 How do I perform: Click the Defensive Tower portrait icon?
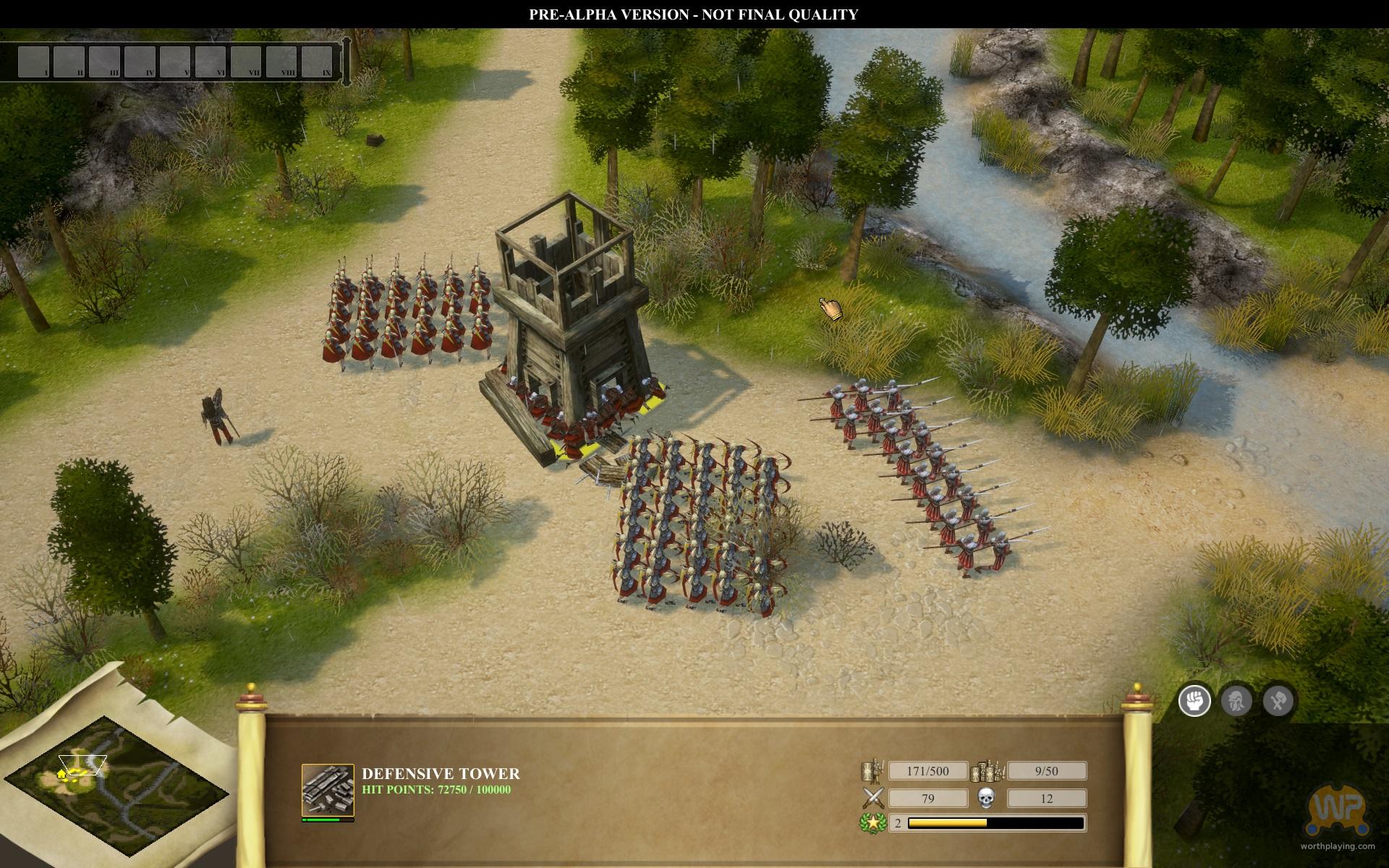point(328,790)
